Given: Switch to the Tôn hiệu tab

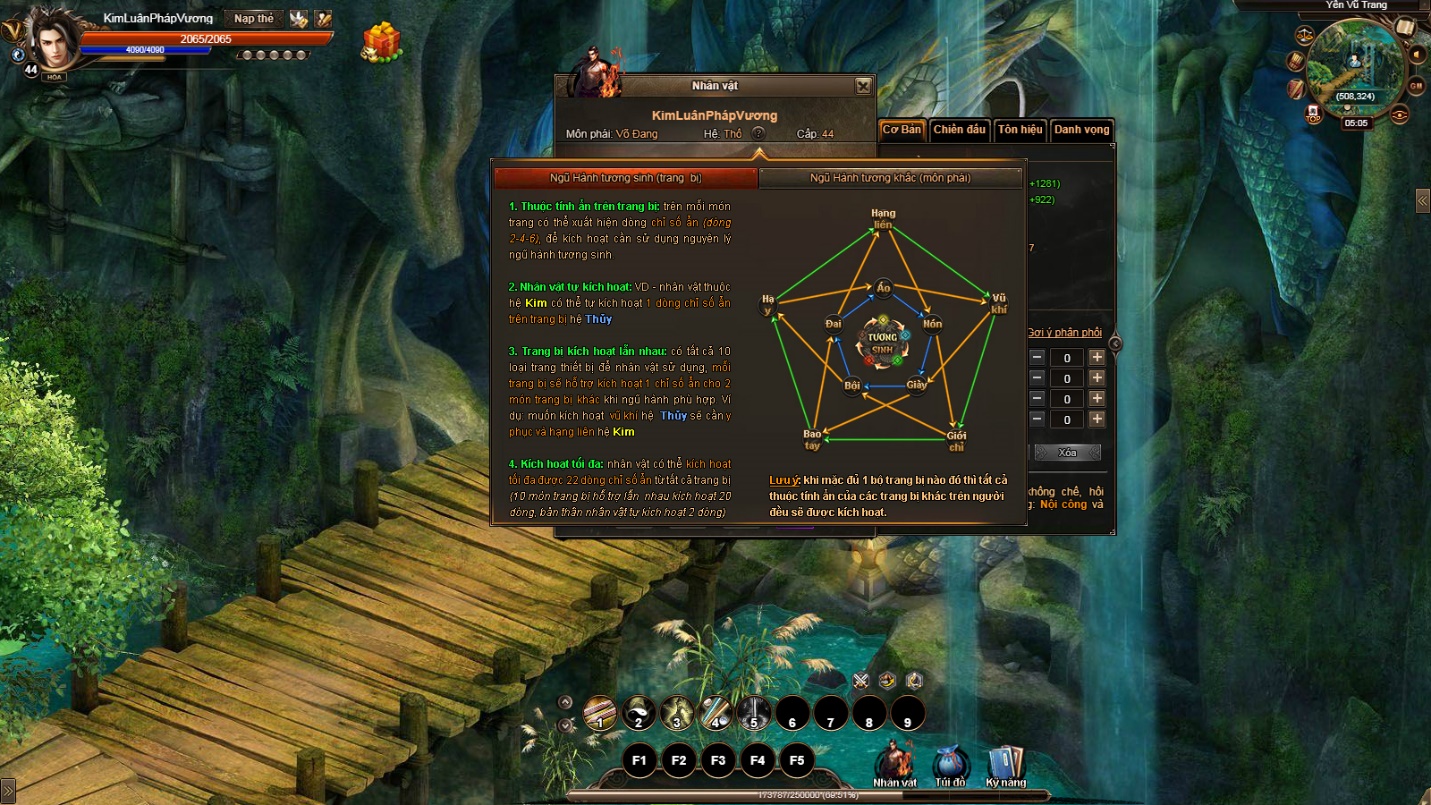Looking at the screenshot, I should pyautogui.click(x=1019, y=130).
